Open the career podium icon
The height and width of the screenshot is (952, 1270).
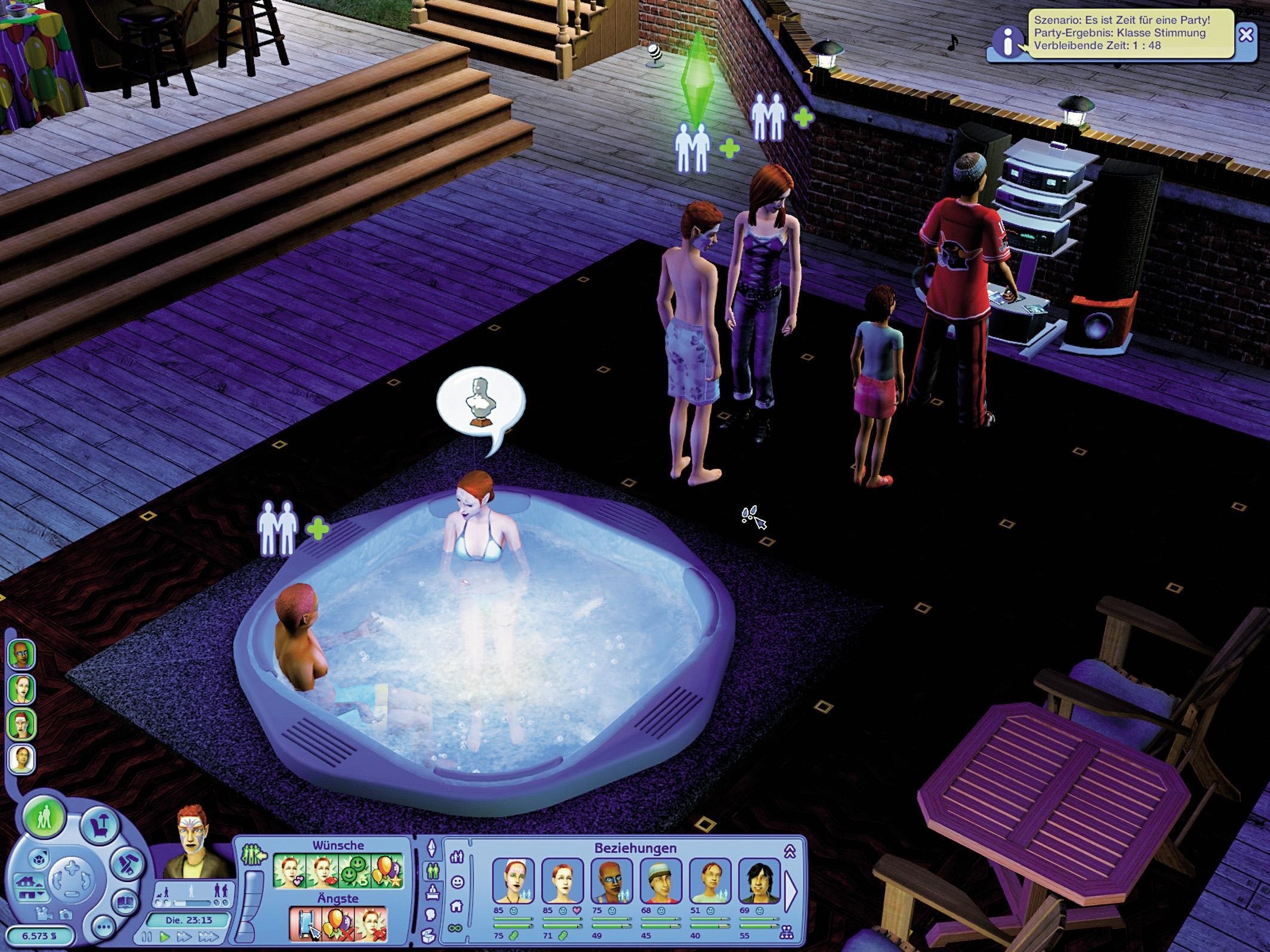pyautogui.click(x=432, y=893)
